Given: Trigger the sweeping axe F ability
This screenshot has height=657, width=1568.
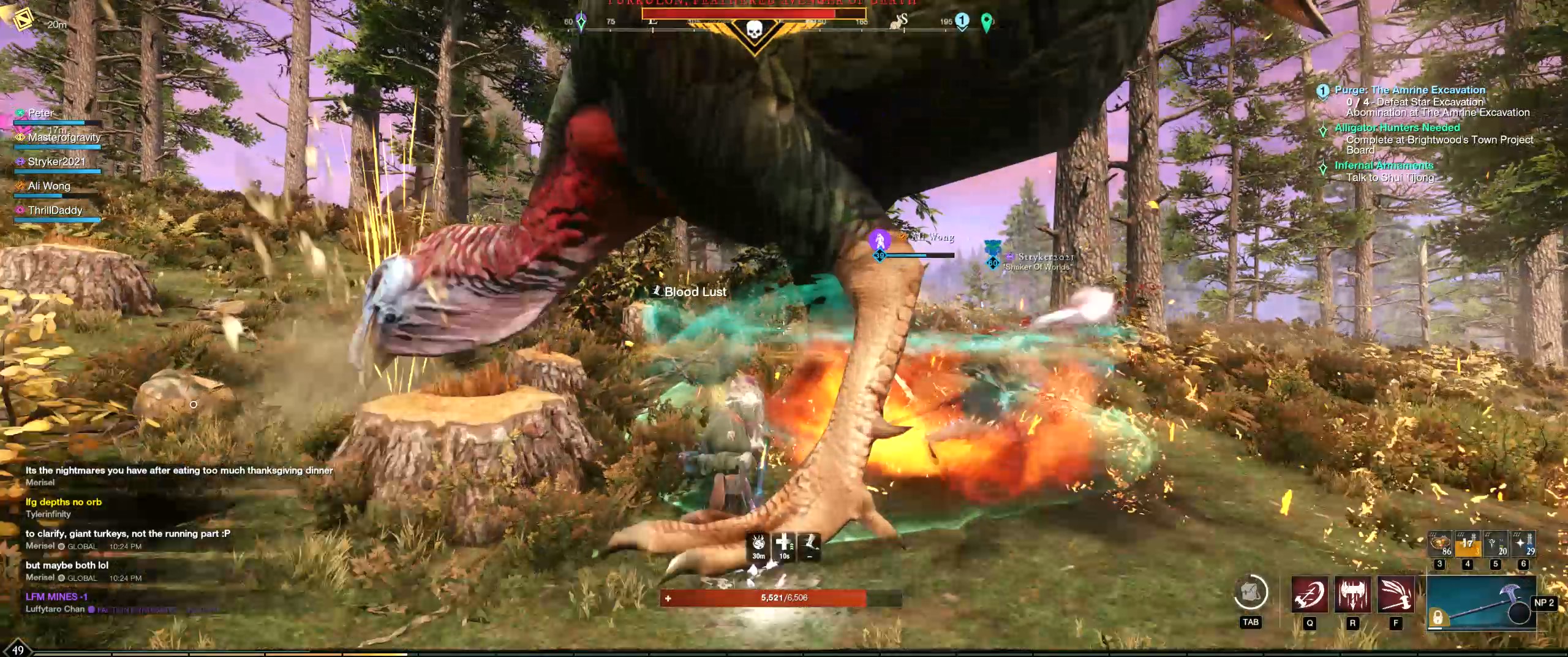Looking at the screenshot, I should pyautogui.click(x=1396, y=594).
